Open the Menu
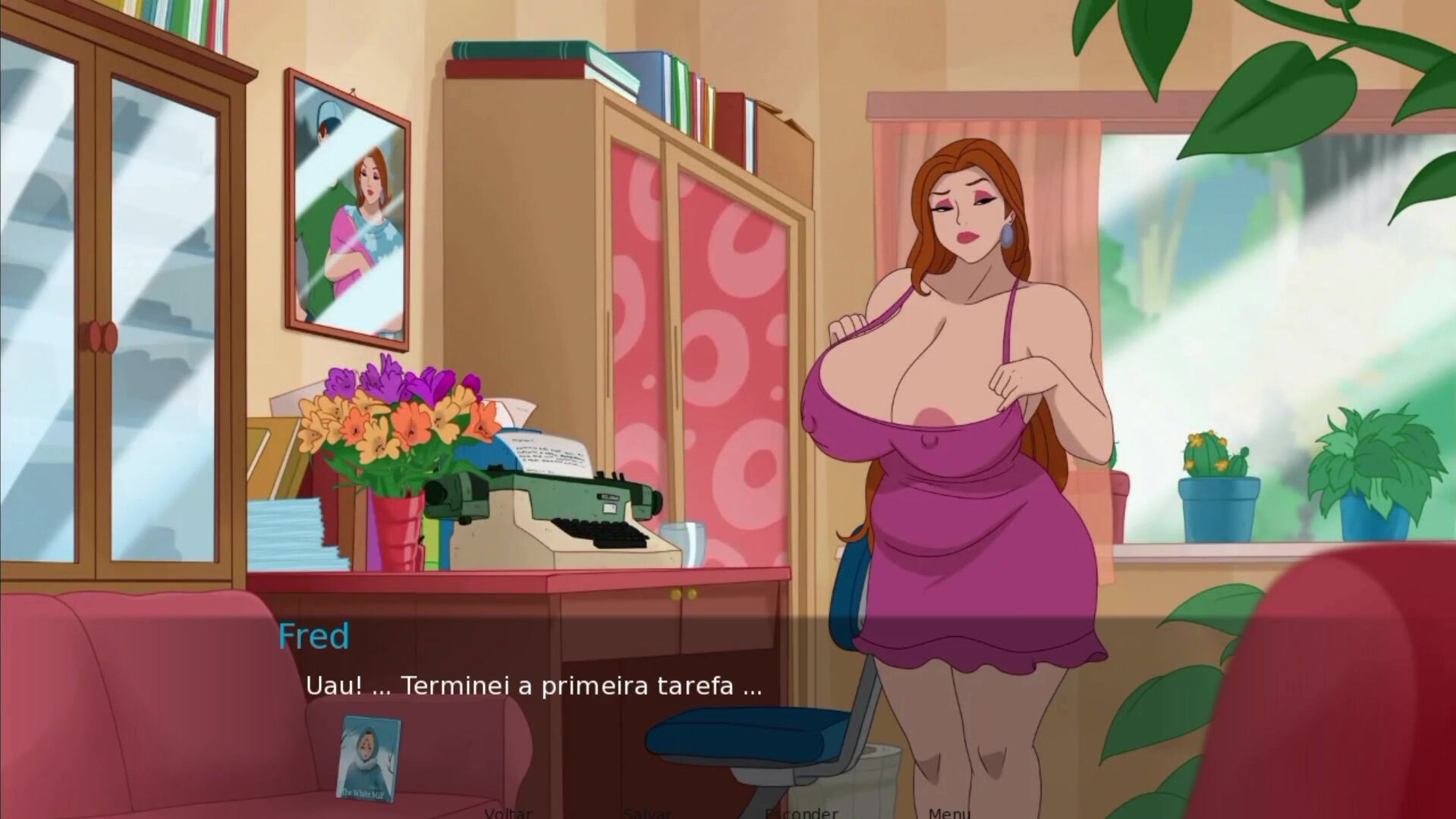1456x819 pixels. click(948, 812)
